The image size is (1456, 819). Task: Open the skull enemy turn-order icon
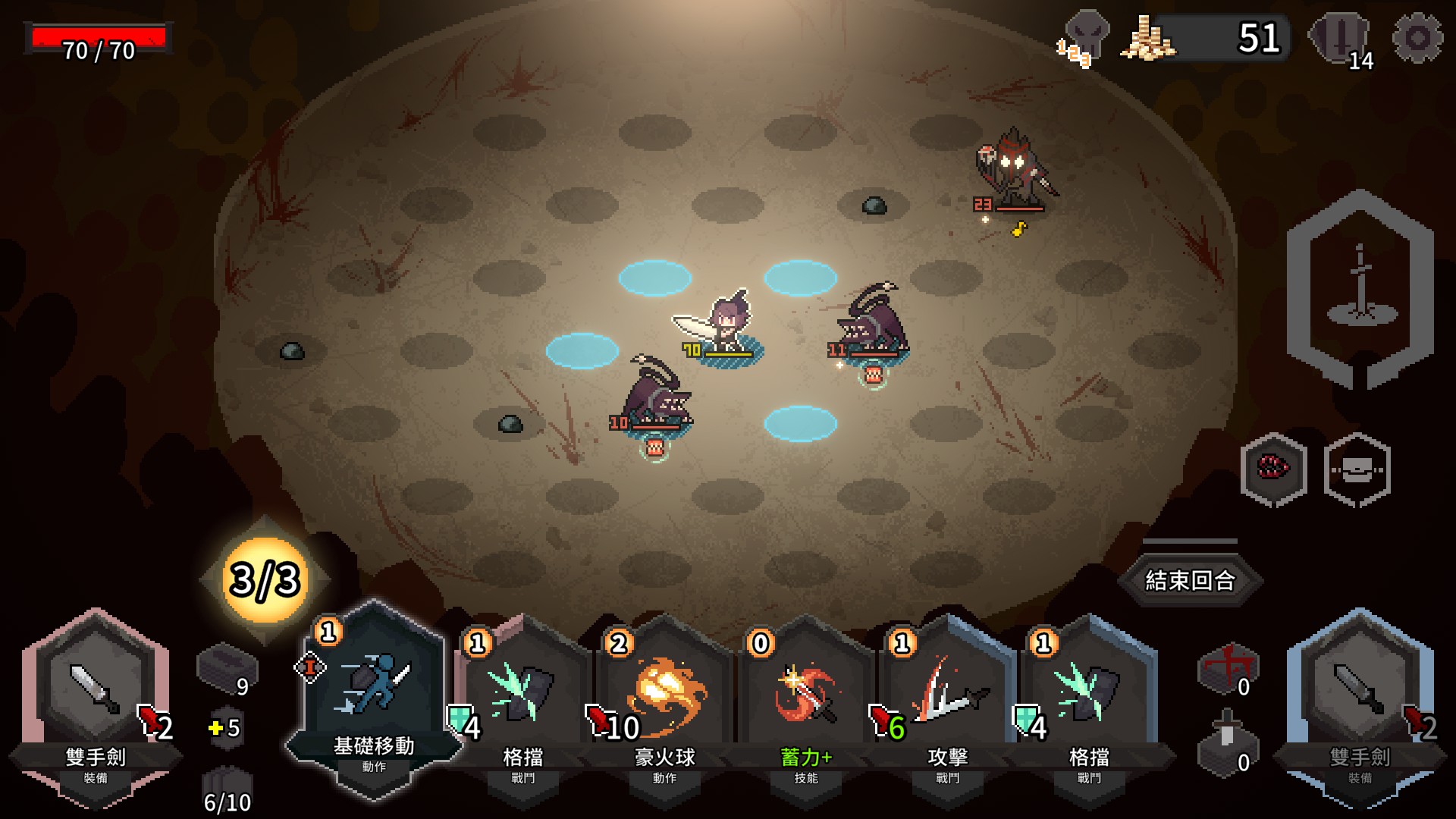tap(1084, 38)
